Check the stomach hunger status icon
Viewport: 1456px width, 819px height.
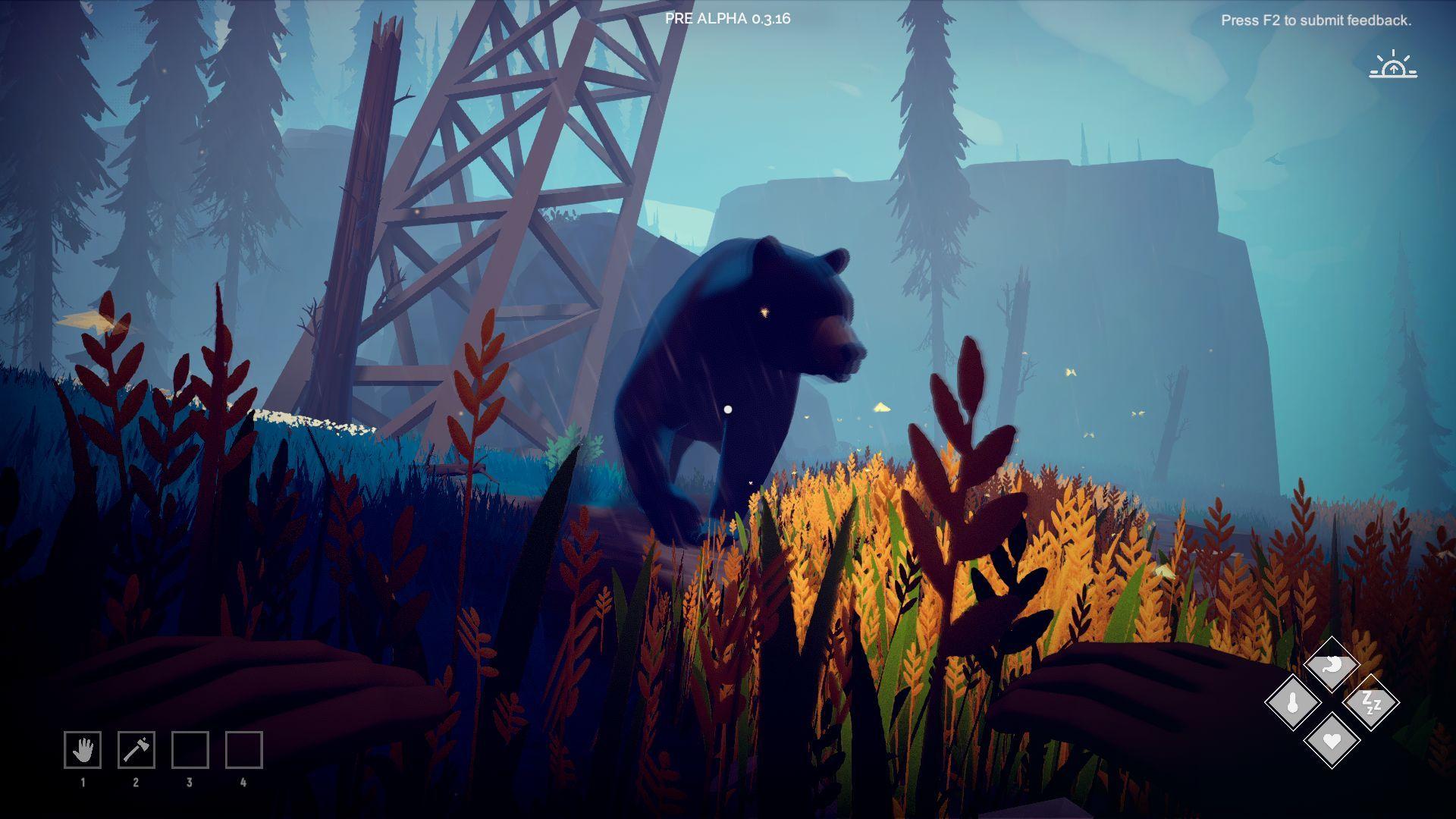tap(1332, 665)
